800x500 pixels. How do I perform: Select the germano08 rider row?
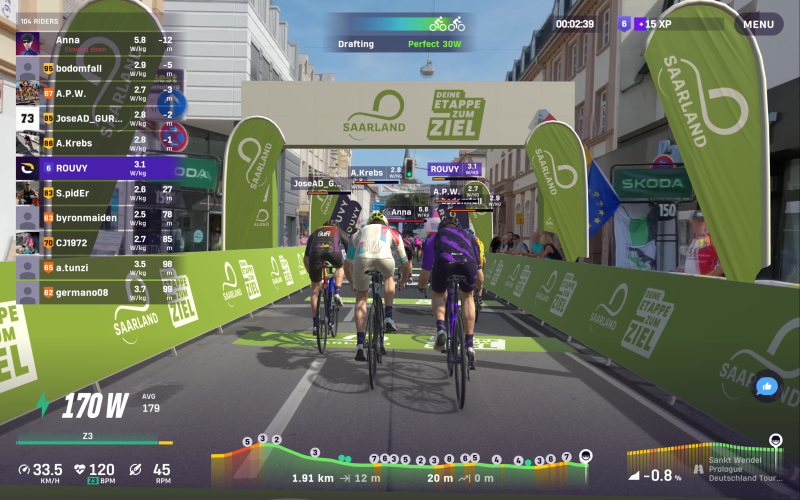pos(97,292)
